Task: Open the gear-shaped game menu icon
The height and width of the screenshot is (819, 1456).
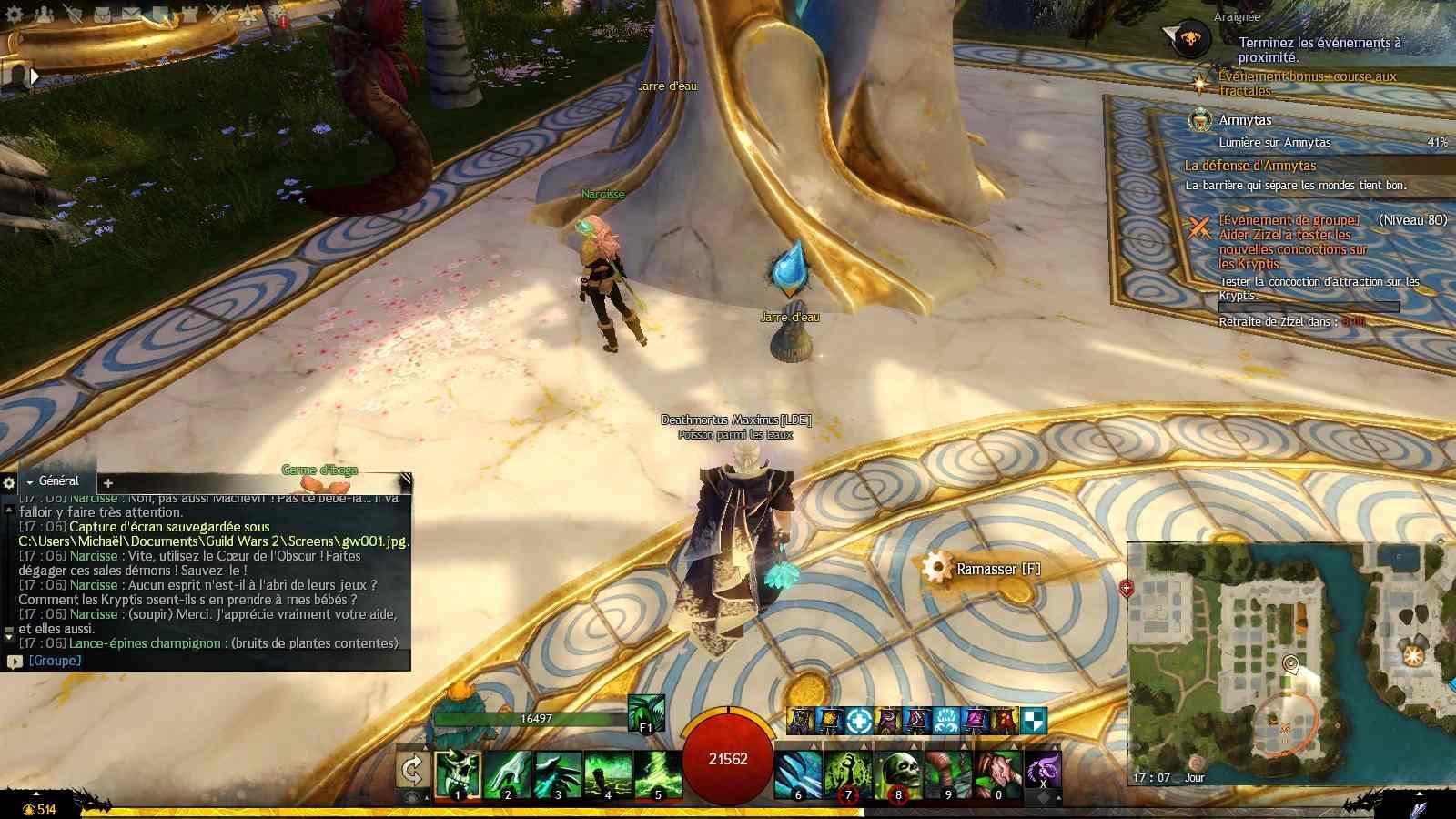Action: (x=14, y=15)
